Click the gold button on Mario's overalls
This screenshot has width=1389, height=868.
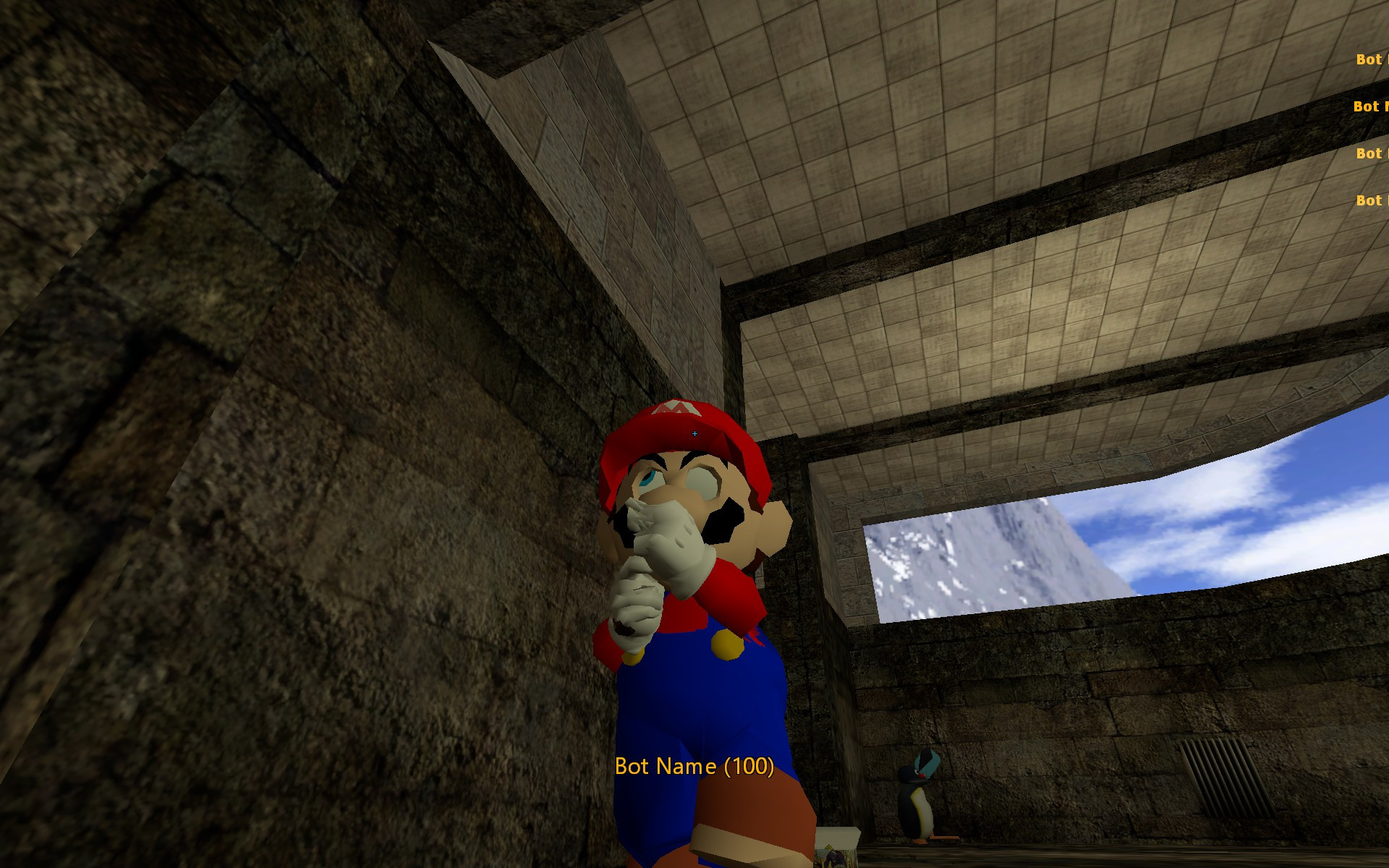(726, 646)
